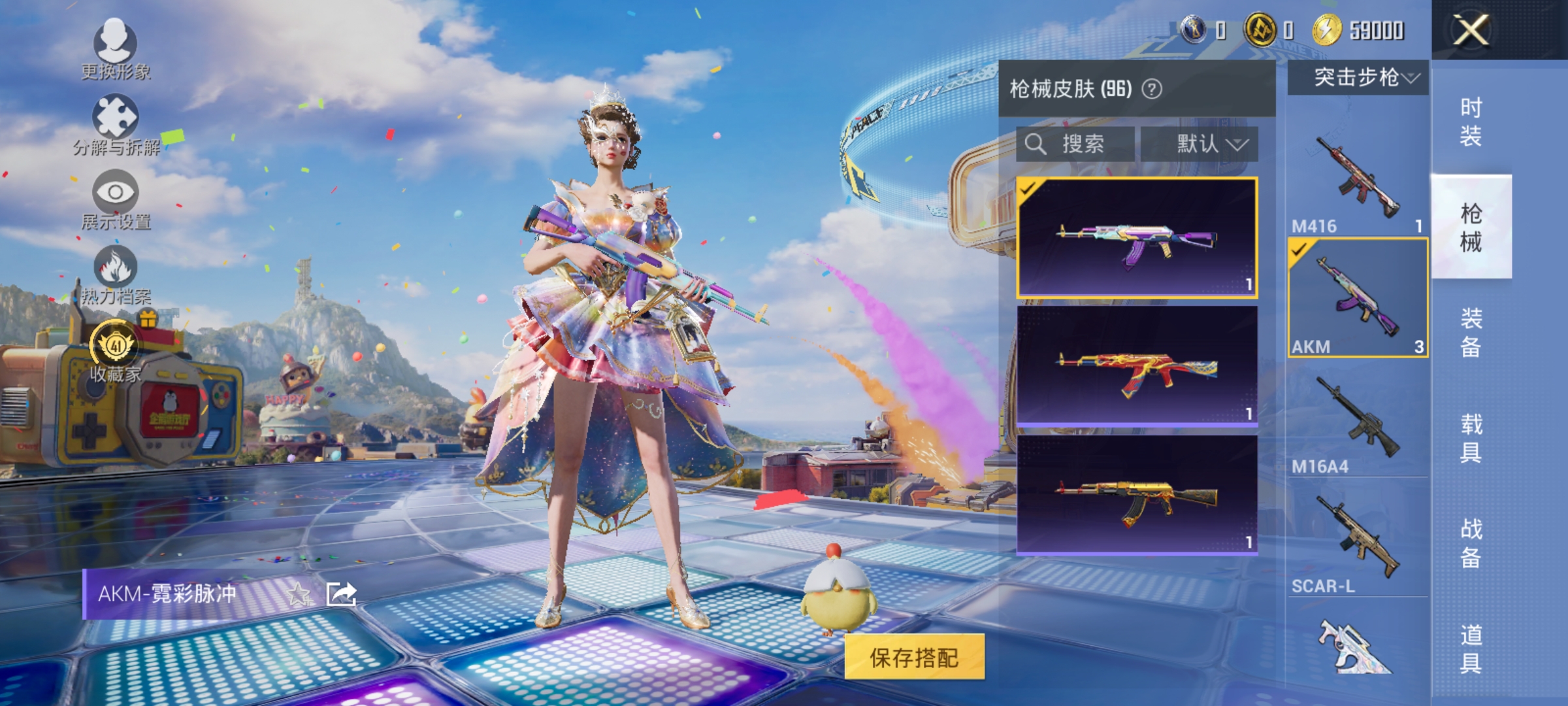Toggle the checkmark on the first AKM skin
Screen dimensions: 1568x706
(x=1027, y=190)
